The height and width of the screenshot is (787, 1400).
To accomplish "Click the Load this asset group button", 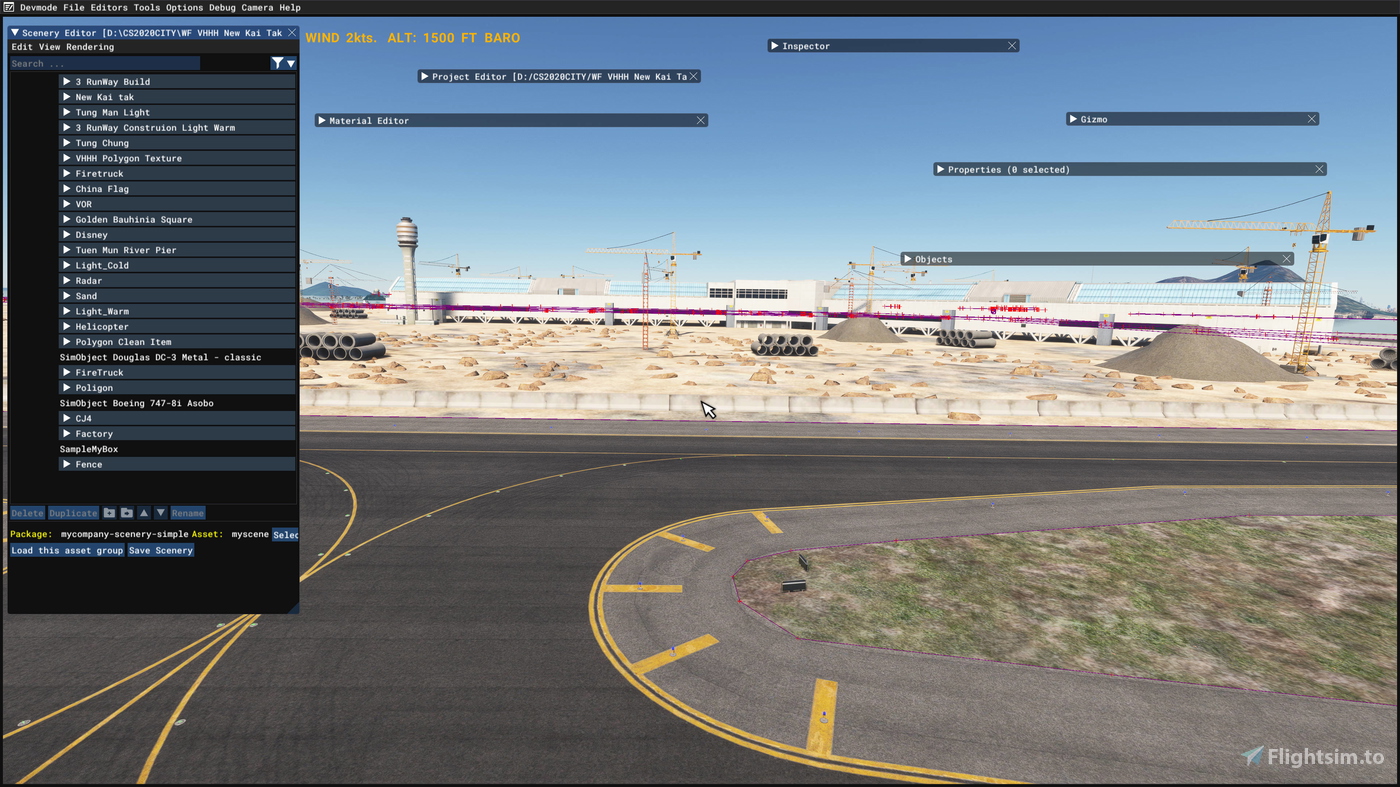I will tap(66, 549).
